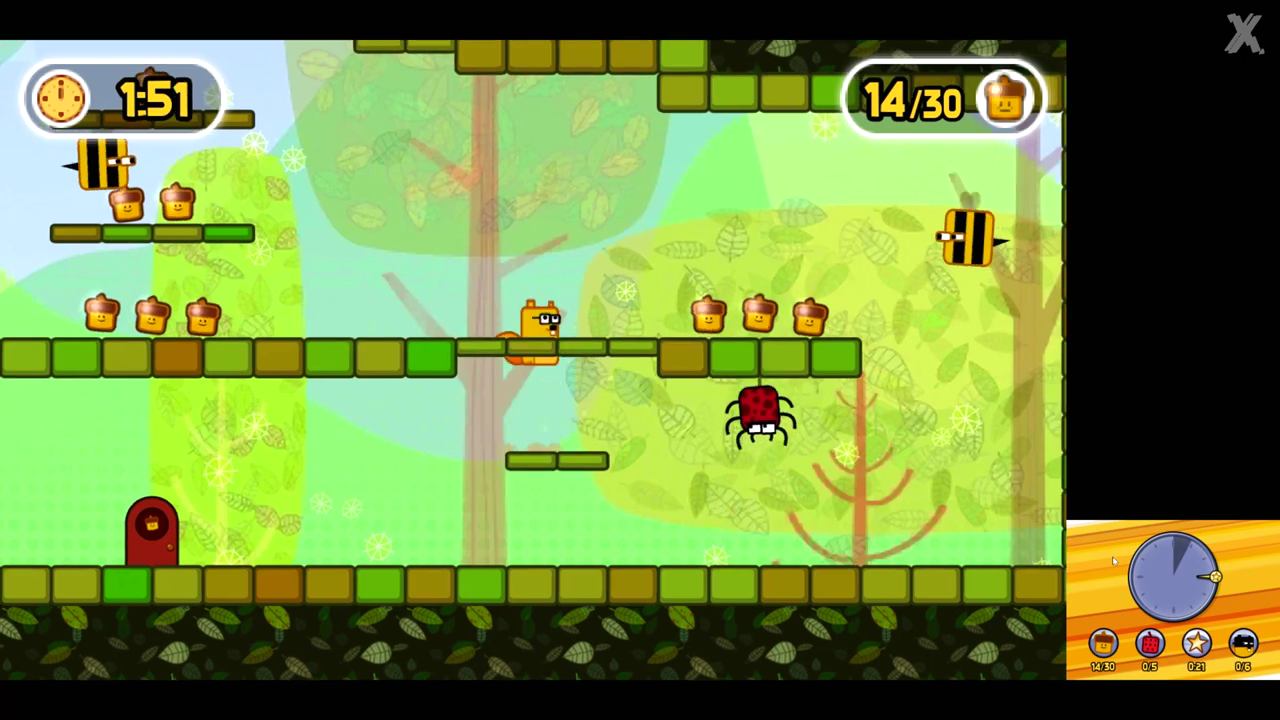Click the bee flying near the top left
1280x720 pixels.
pos(100,165)
